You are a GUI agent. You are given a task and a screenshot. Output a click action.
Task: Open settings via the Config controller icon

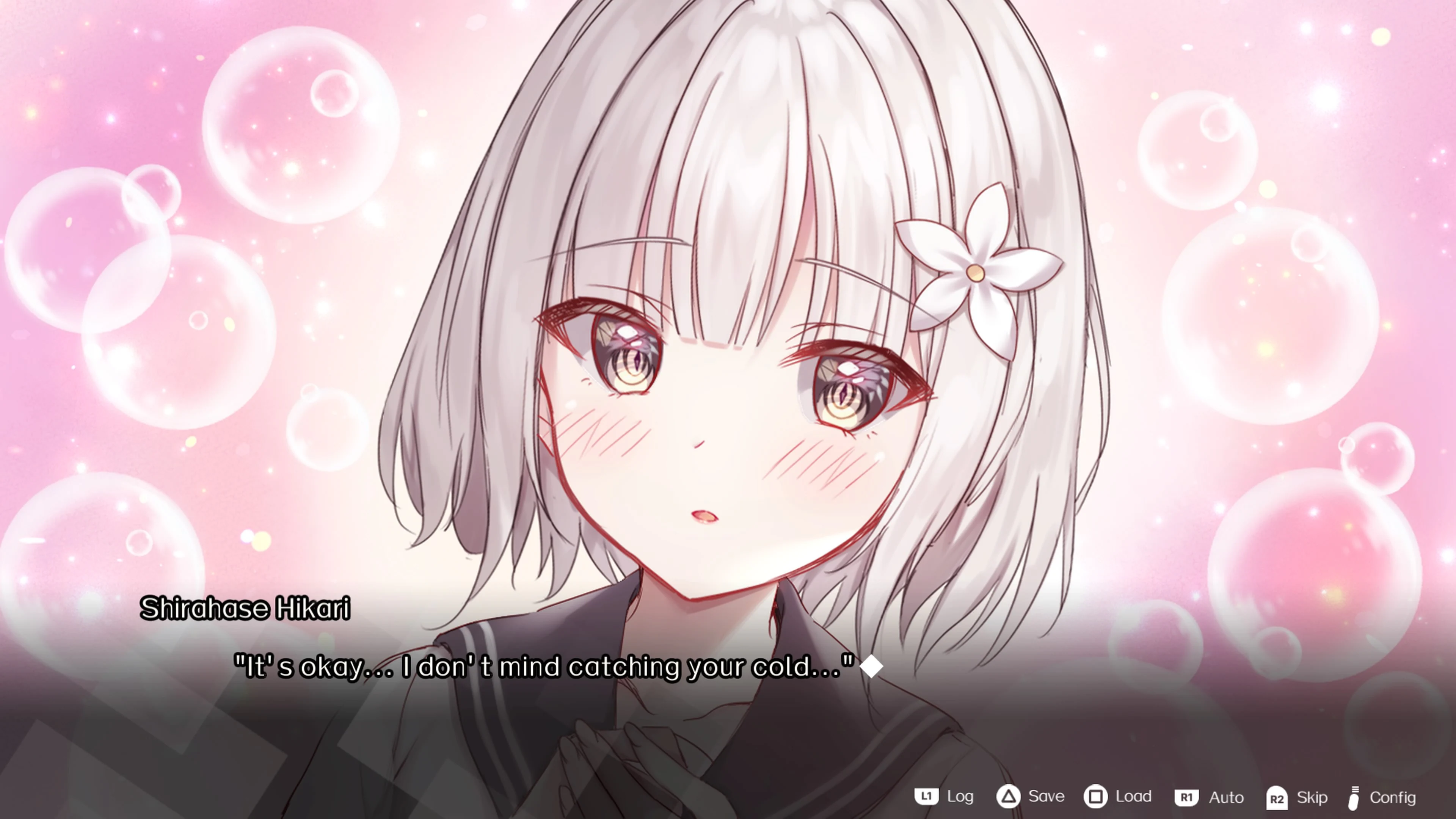pos(1356,797)
